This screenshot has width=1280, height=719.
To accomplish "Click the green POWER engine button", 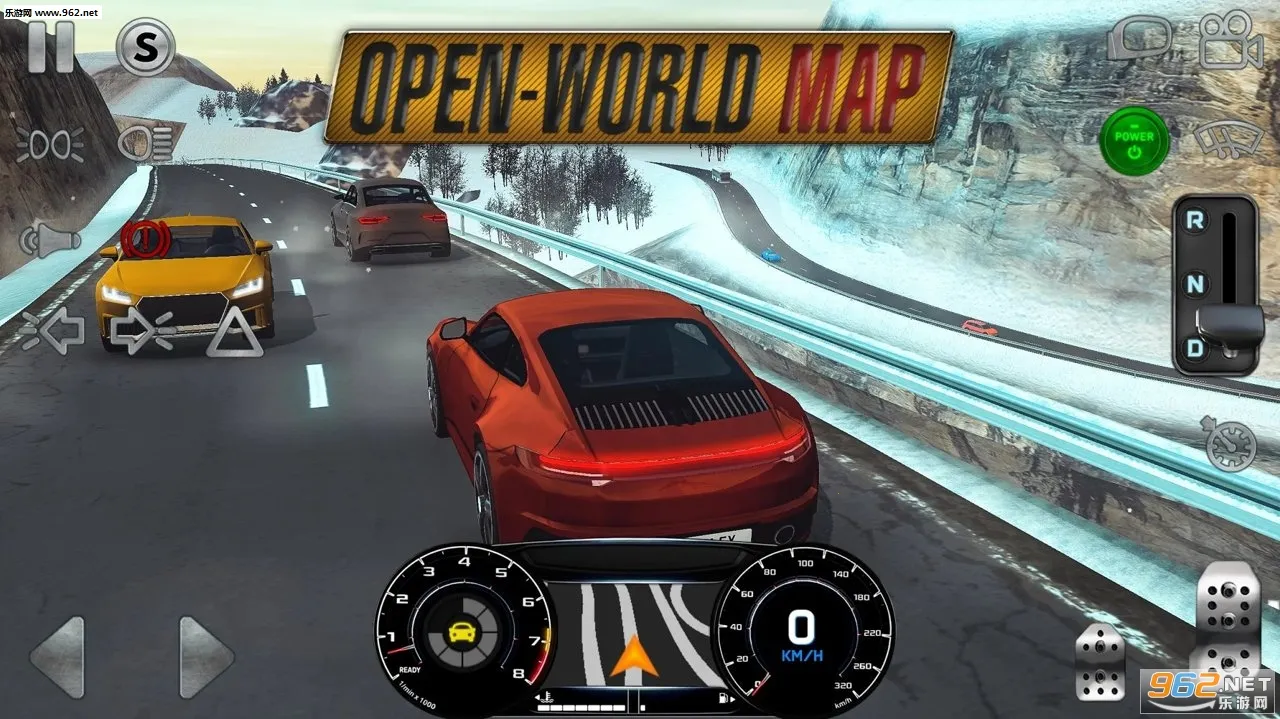I will coord(1134,143).
